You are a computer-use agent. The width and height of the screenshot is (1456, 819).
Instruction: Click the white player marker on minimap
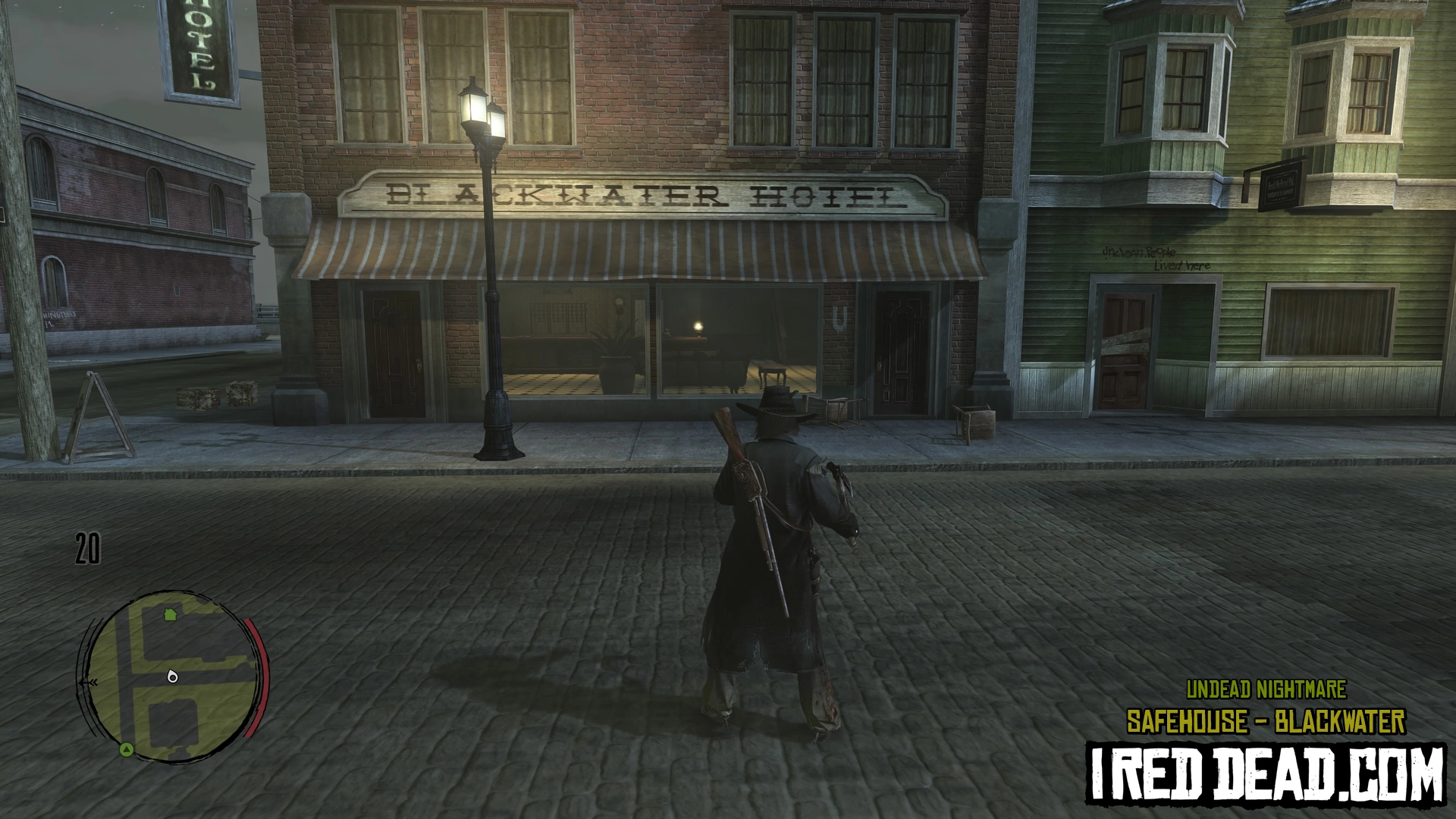point(172,676)
